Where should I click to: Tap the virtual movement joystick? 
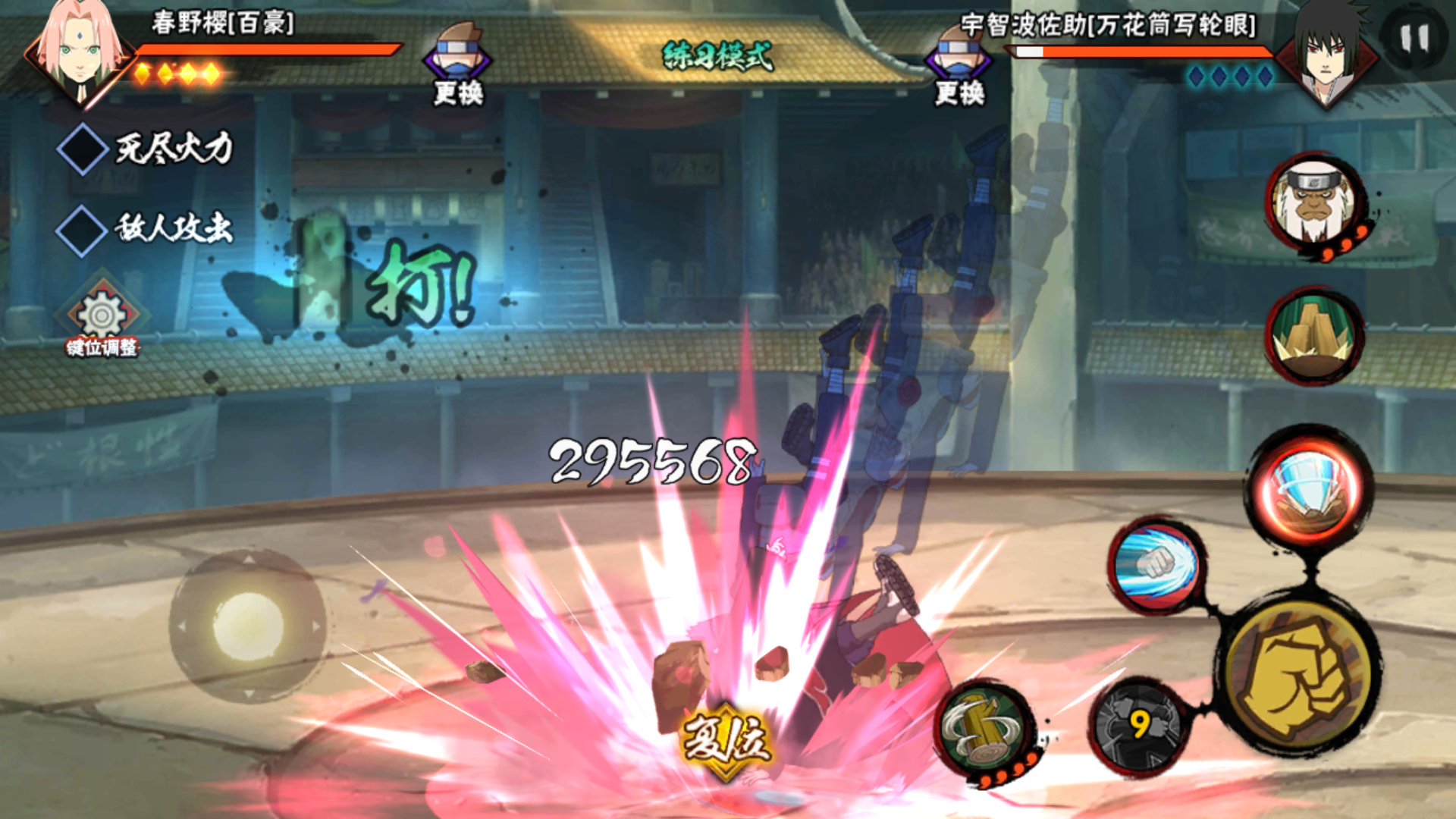tap(248, 626)
